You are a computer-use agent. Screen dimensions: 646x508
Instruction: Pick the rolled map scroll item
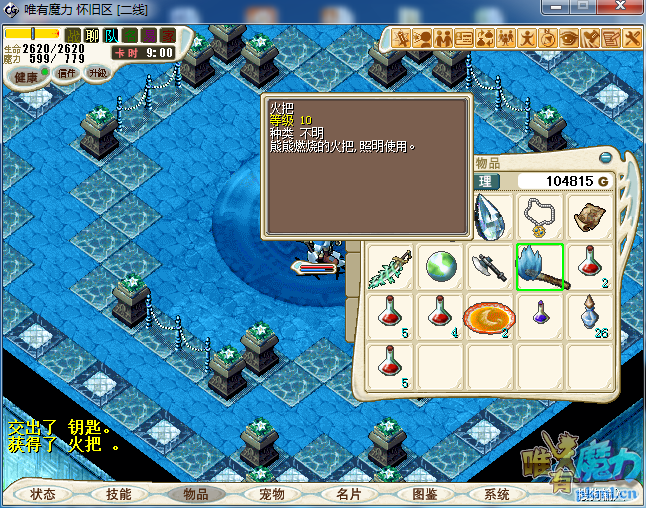pos(590,216)
